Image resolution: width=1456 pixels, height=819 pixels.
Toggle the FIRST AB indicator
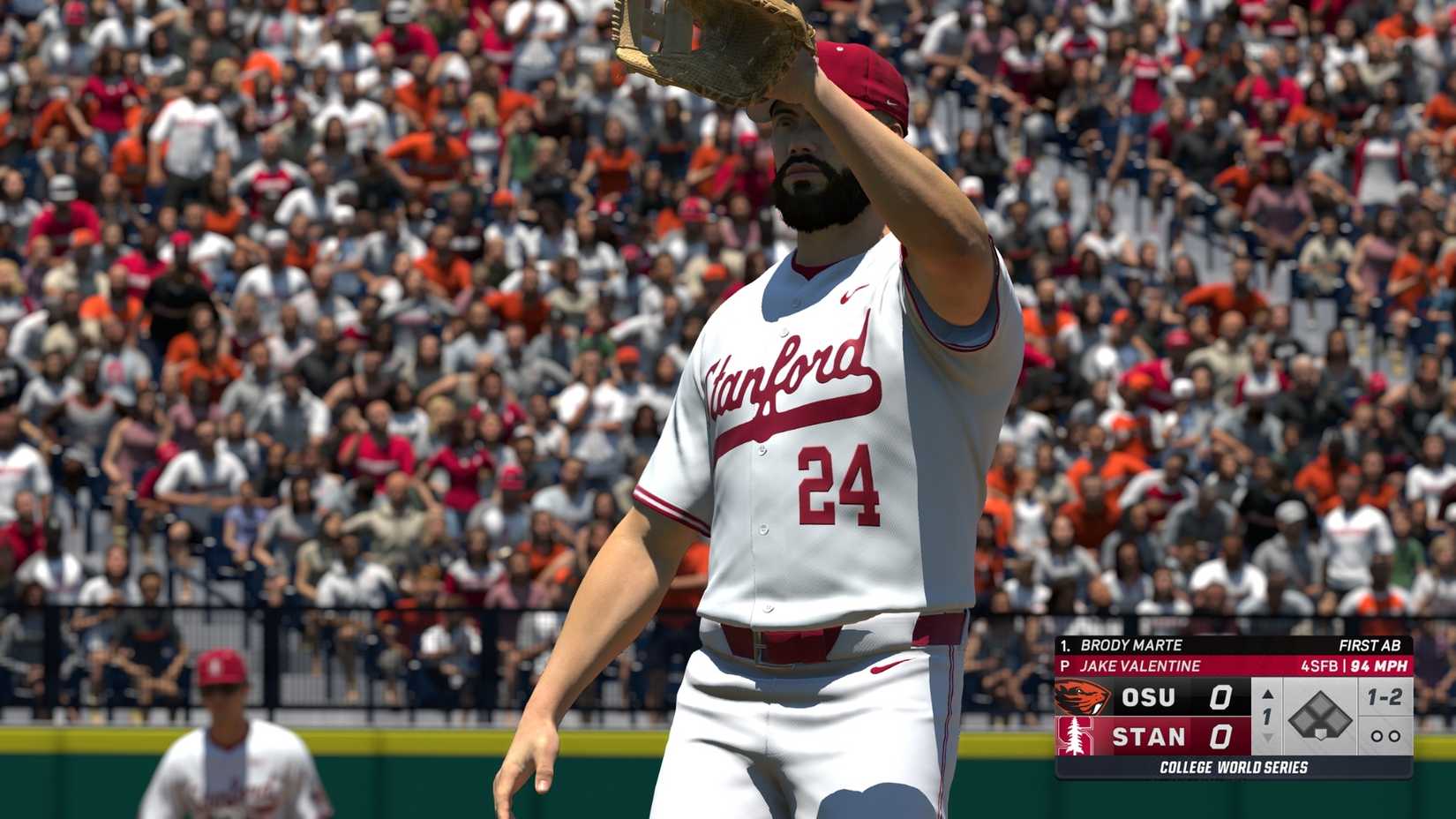click(x=1370, y=645)
